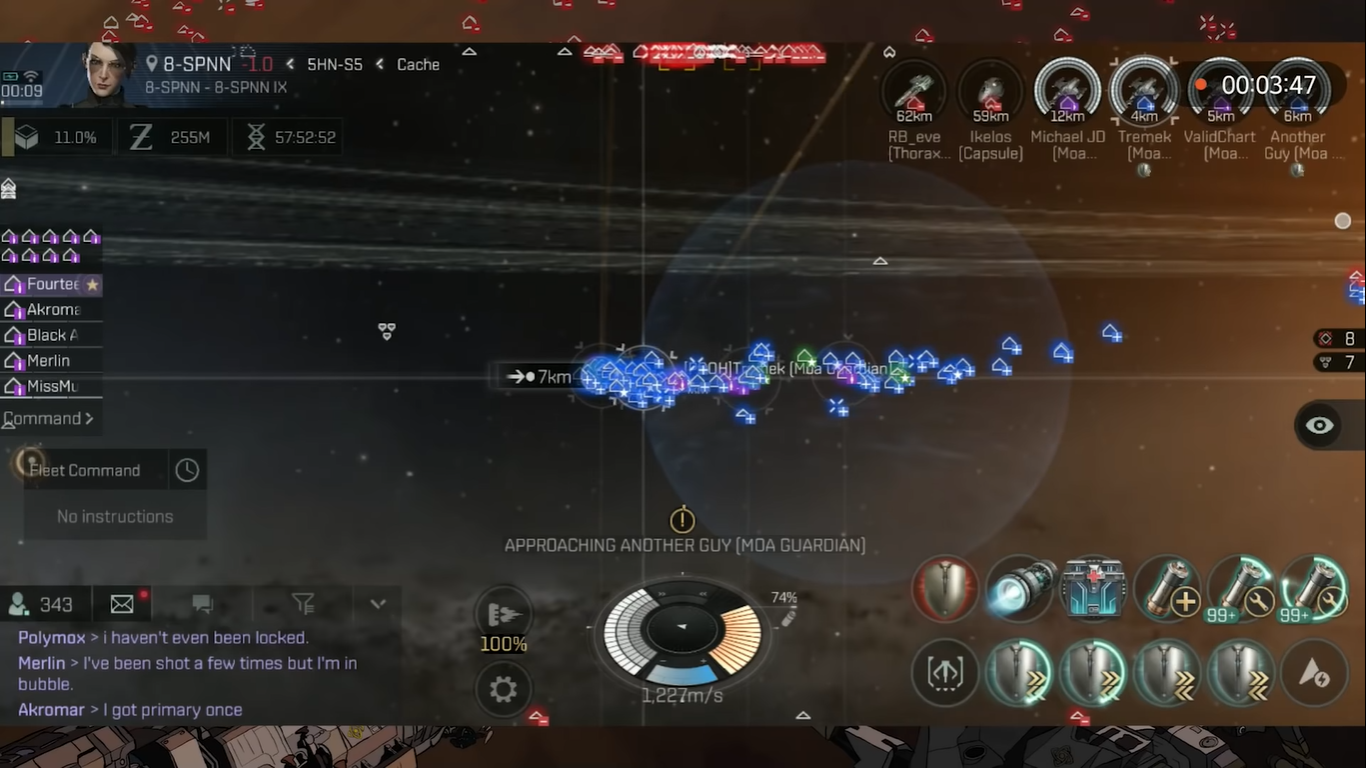Open the Fleet Command history clock

coord(187,470)
